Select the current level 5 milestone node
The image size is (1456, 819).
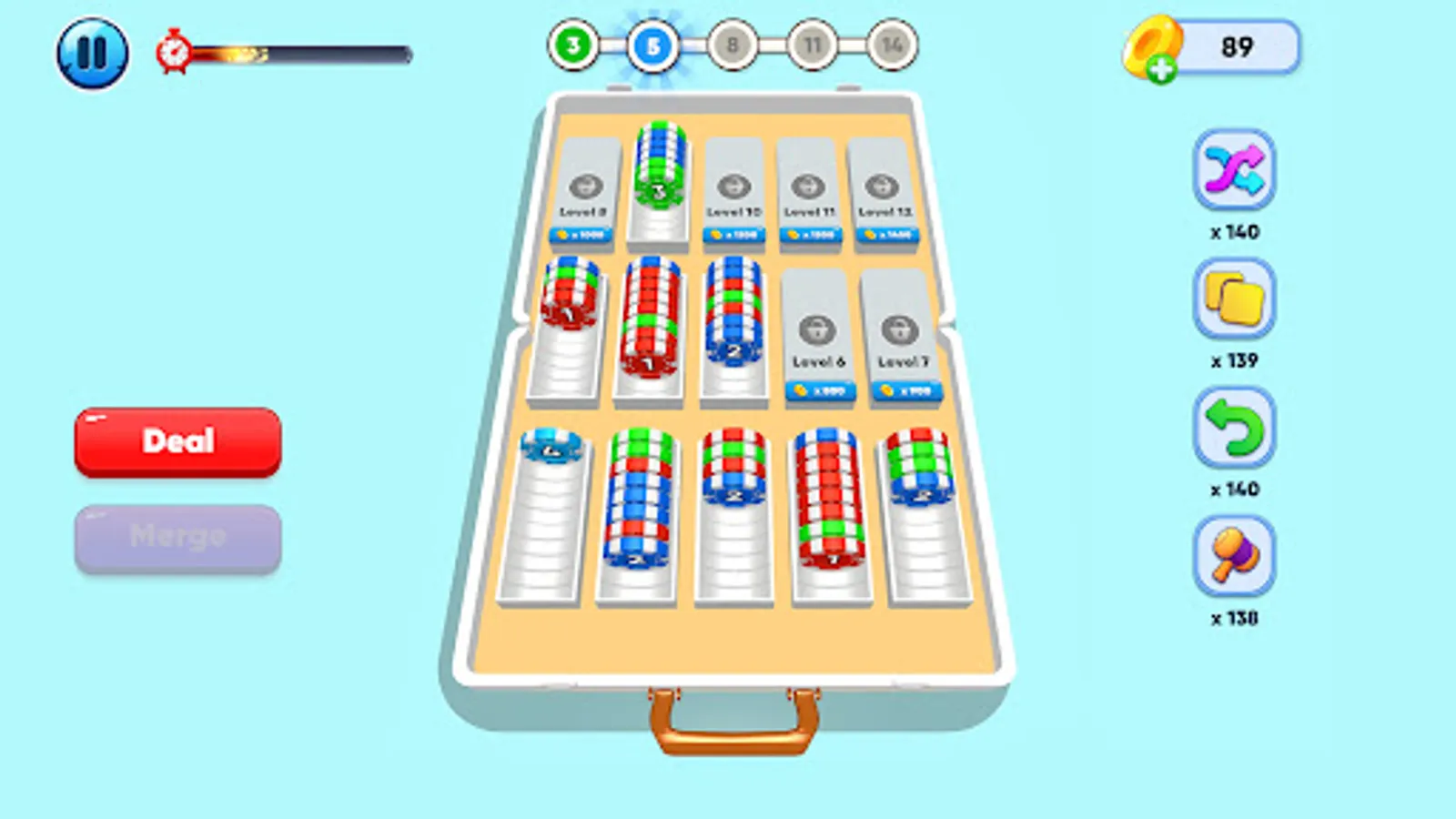tap(654, 45)
